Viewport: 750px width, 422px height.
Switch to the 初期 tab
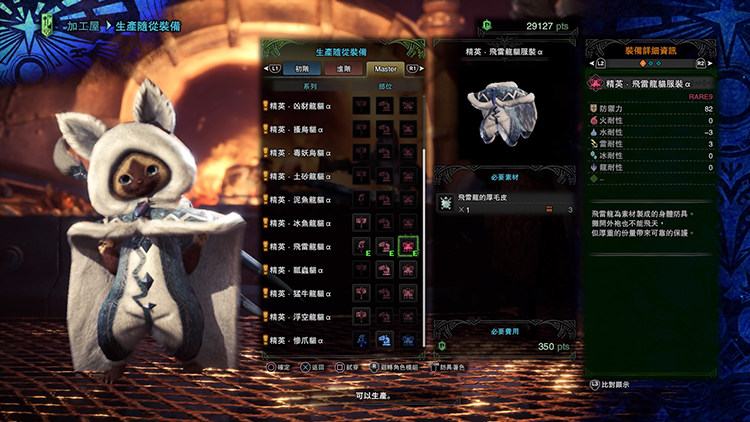click(x=301, y=69)
